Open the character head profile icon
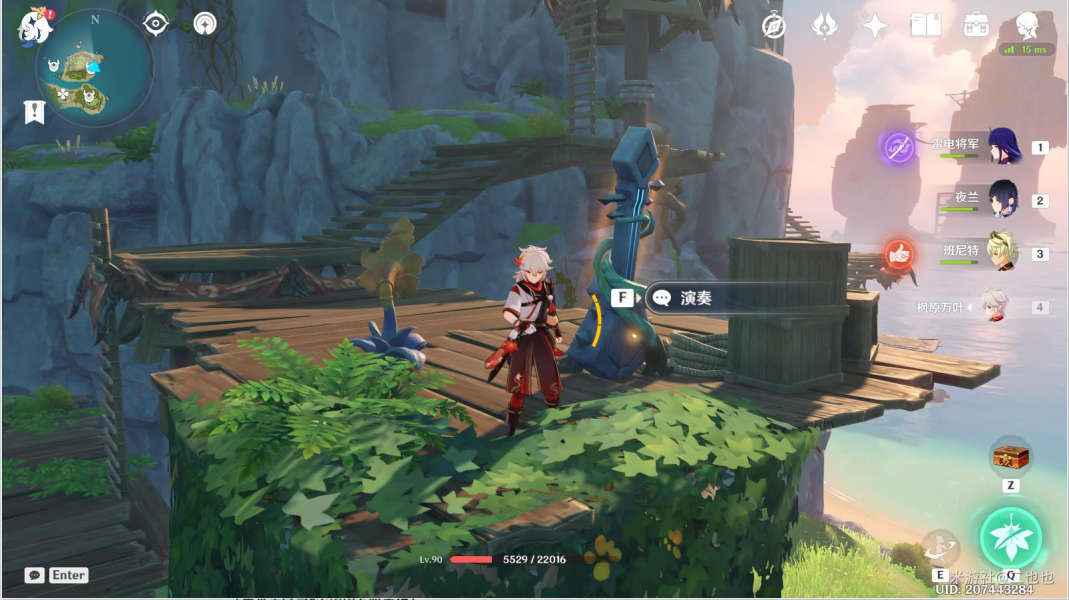The height and width of the screenshot is (600, 1069). 1027,24
